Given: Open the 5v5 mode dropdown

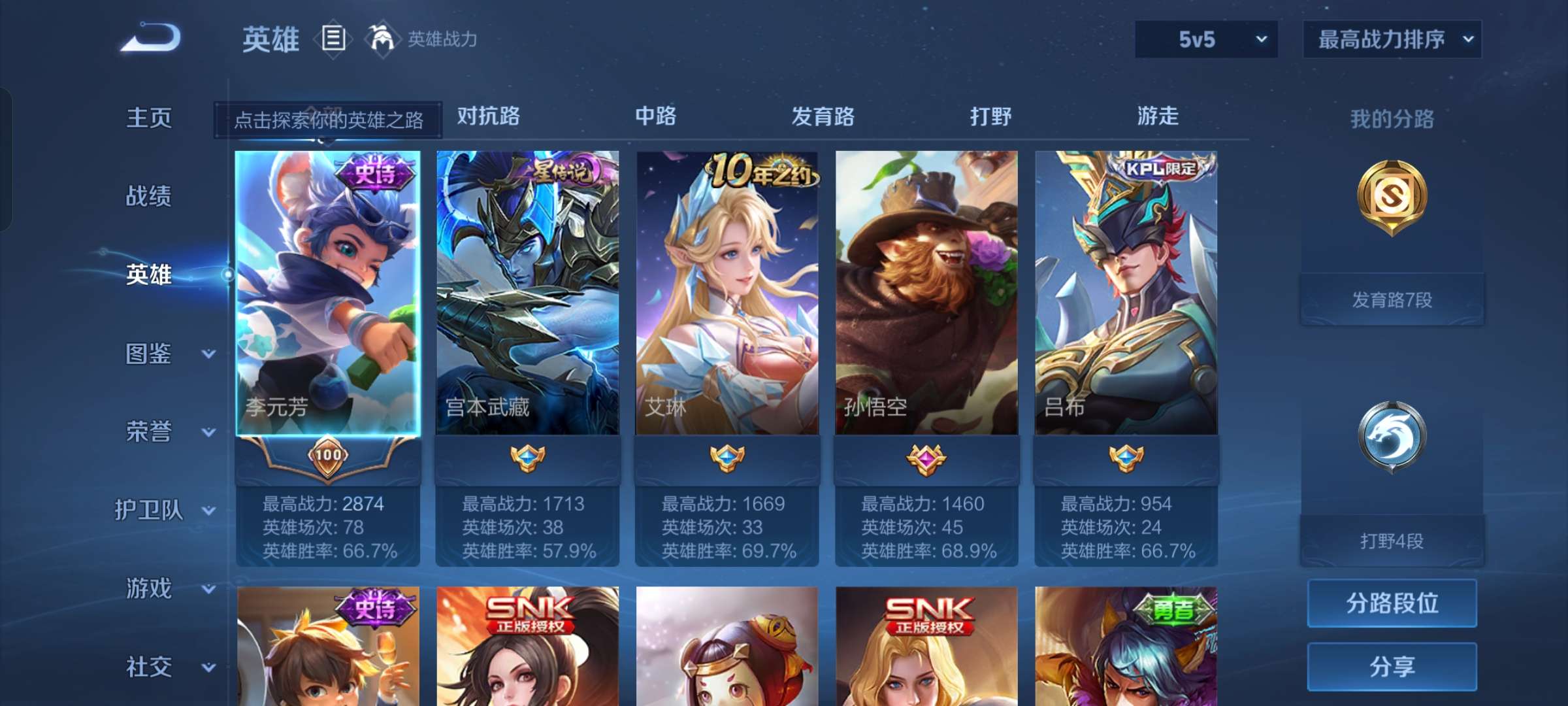Looking at the screenshot, I should click(1205, 39).
